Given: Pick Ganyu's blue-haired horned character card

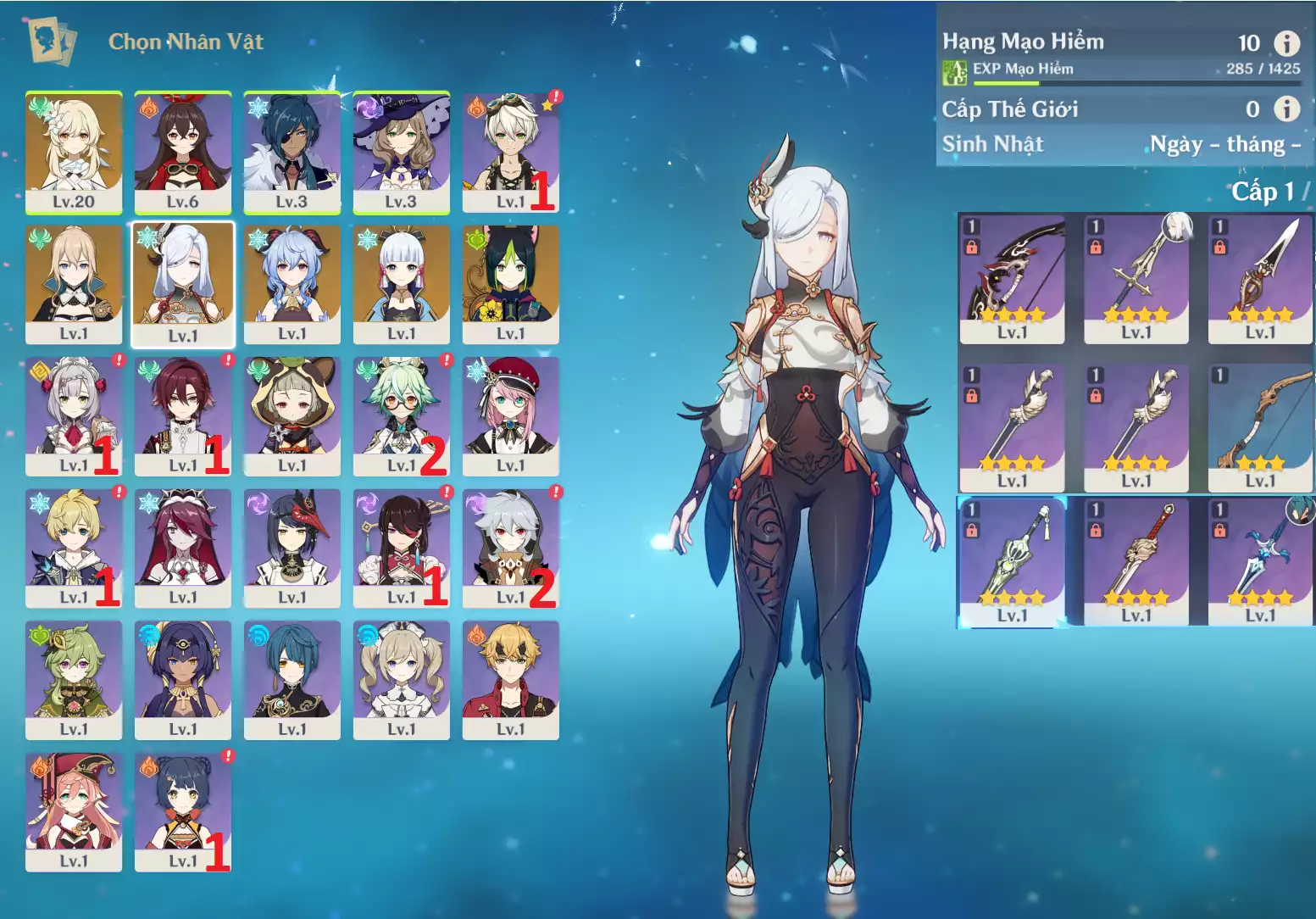Looking at the screenshot, I should pyautogui.click(x=292, y=284).
